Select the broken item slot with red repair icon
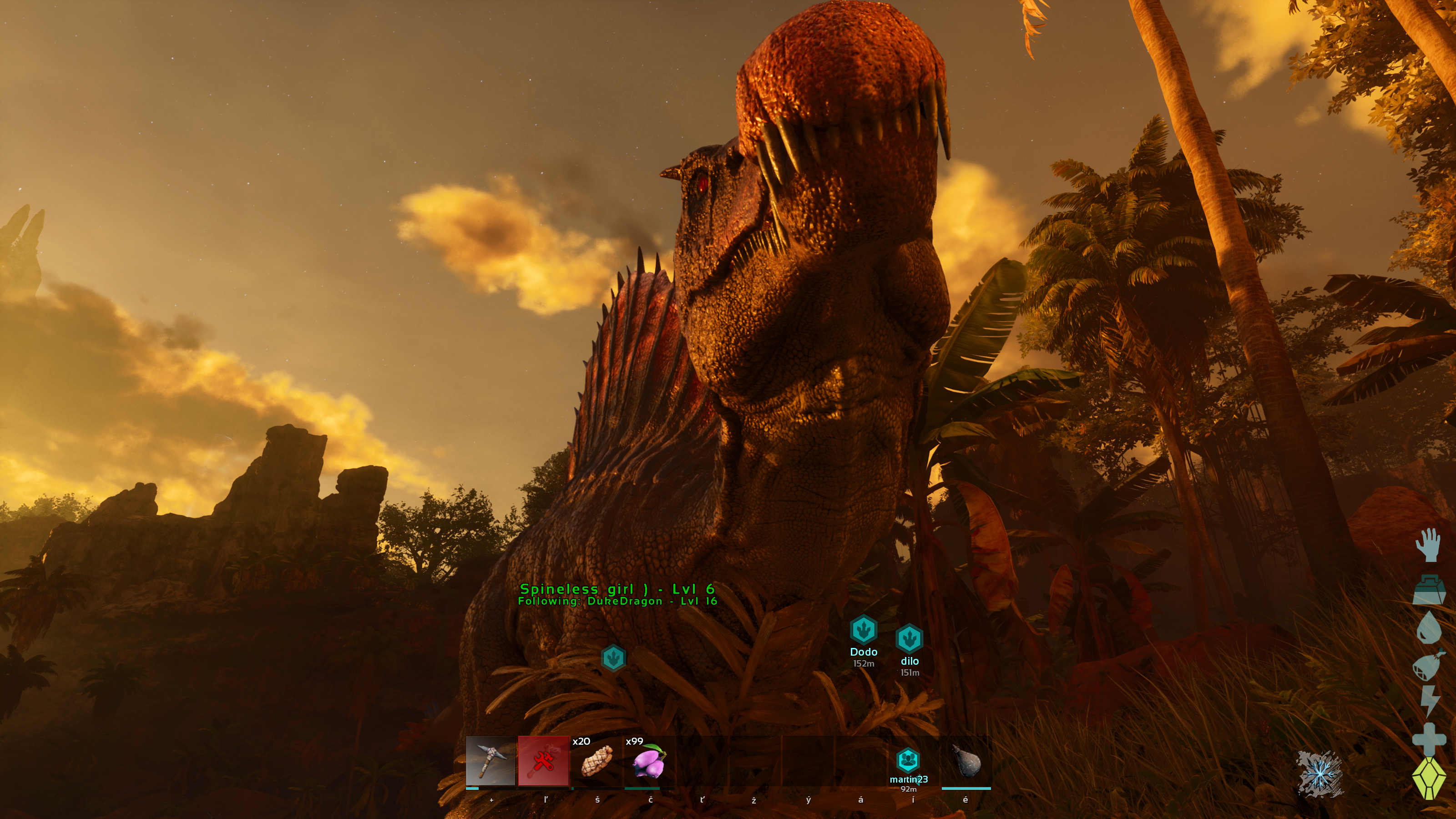 click(543, 760)
